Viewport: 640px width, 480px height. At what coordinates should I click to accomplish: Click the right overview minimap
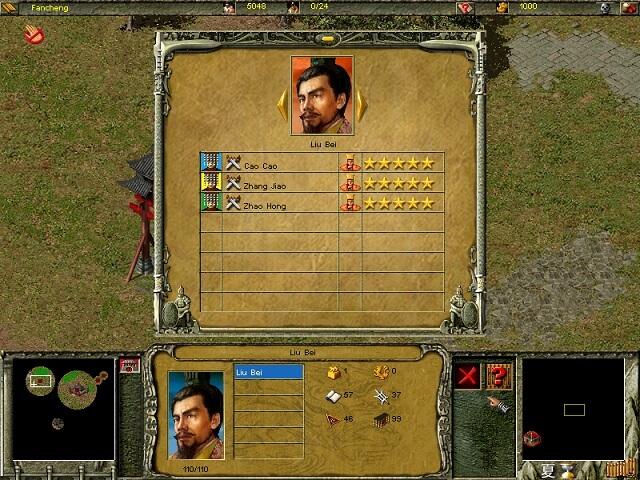coord(573,408)
